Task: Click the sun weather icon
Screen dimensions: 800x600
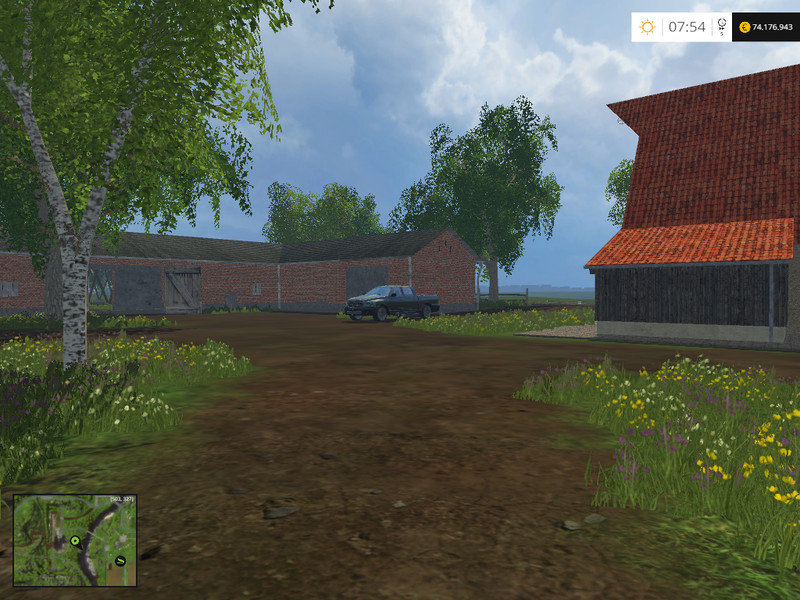Action: (647, 27)
